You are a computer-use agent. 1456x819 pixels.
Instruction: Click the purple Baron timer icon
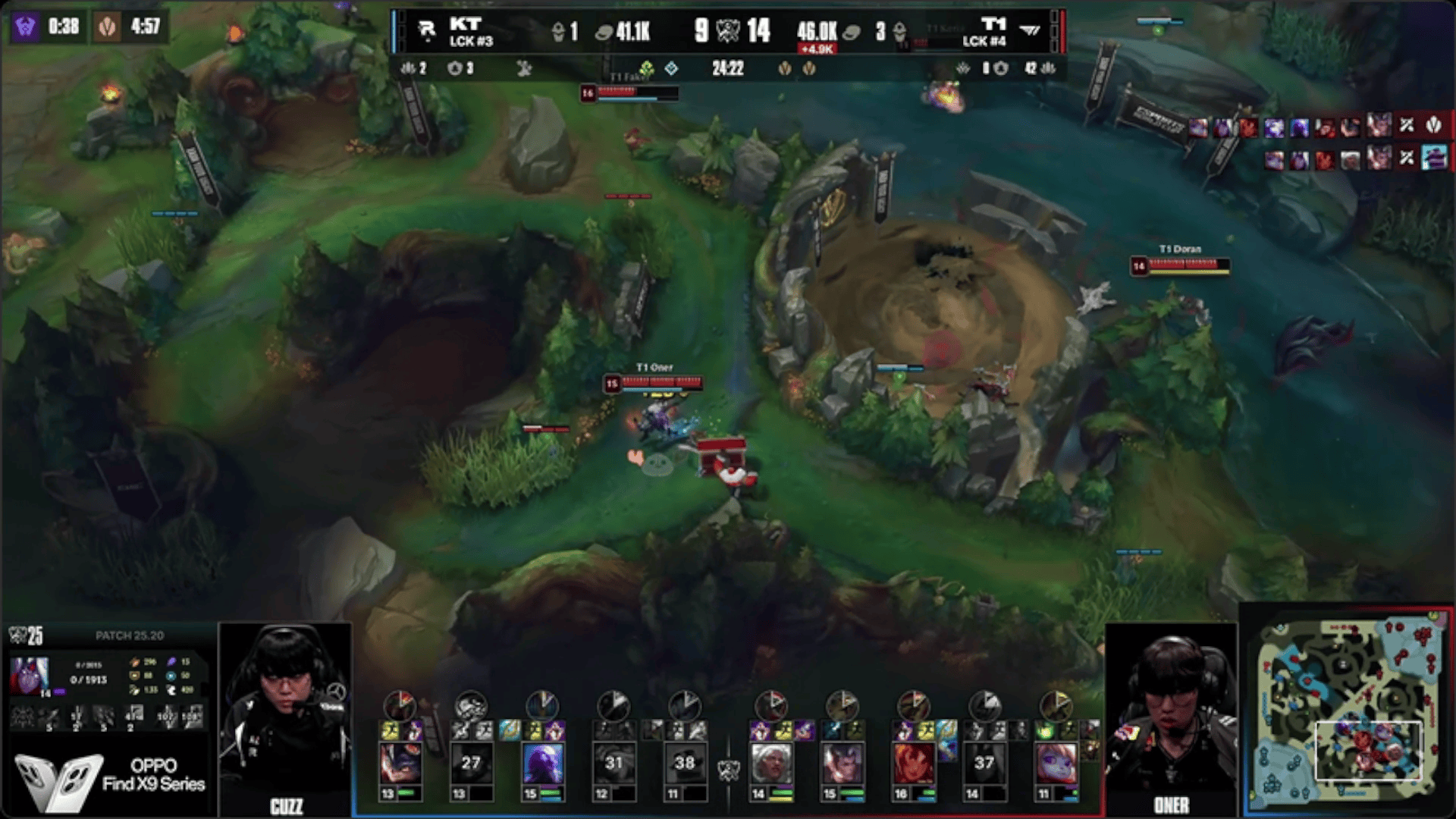[x=25, y=27]
